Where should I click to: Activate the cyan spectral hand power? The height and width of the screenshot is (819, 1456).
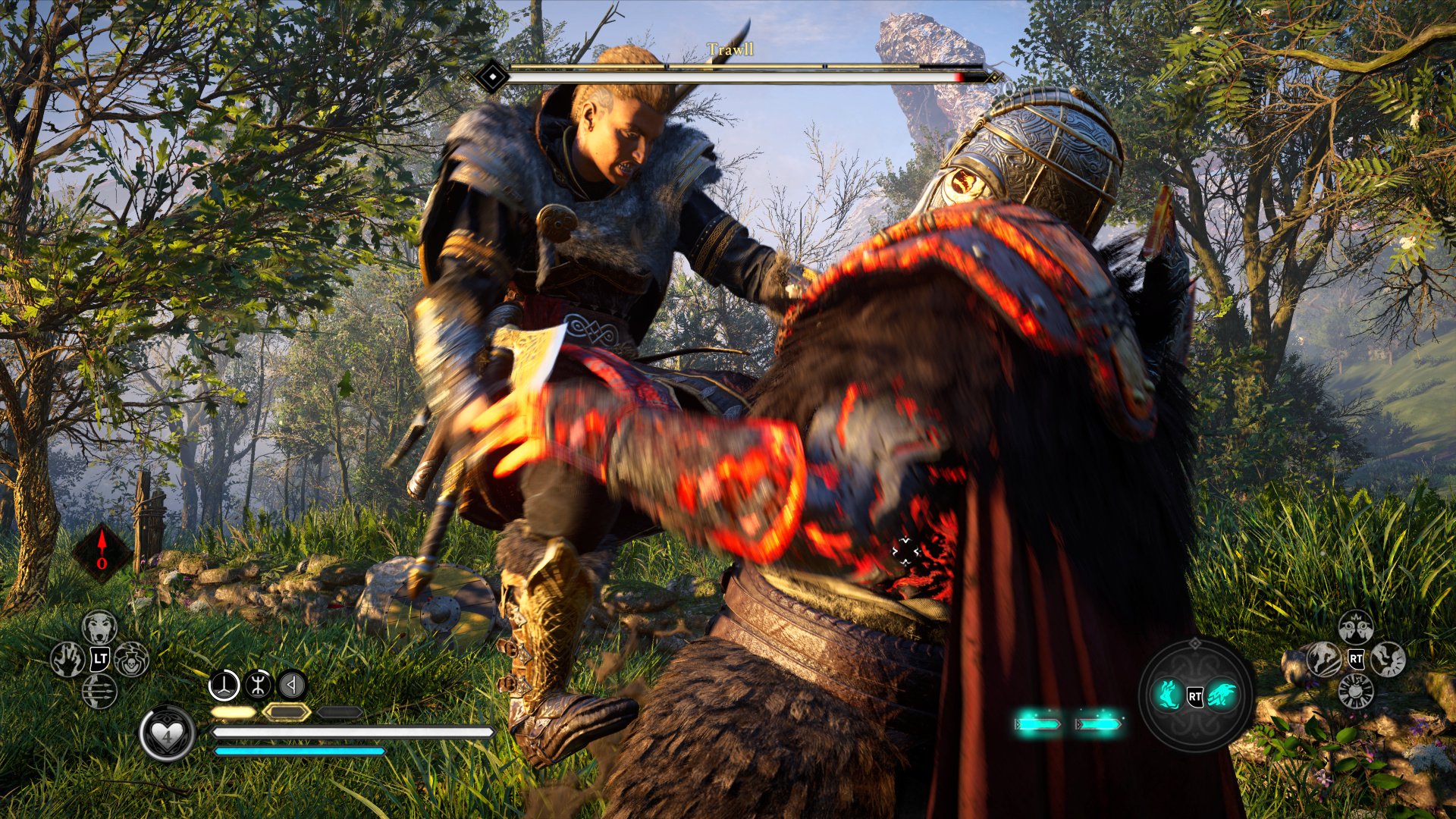[1169, 695]
